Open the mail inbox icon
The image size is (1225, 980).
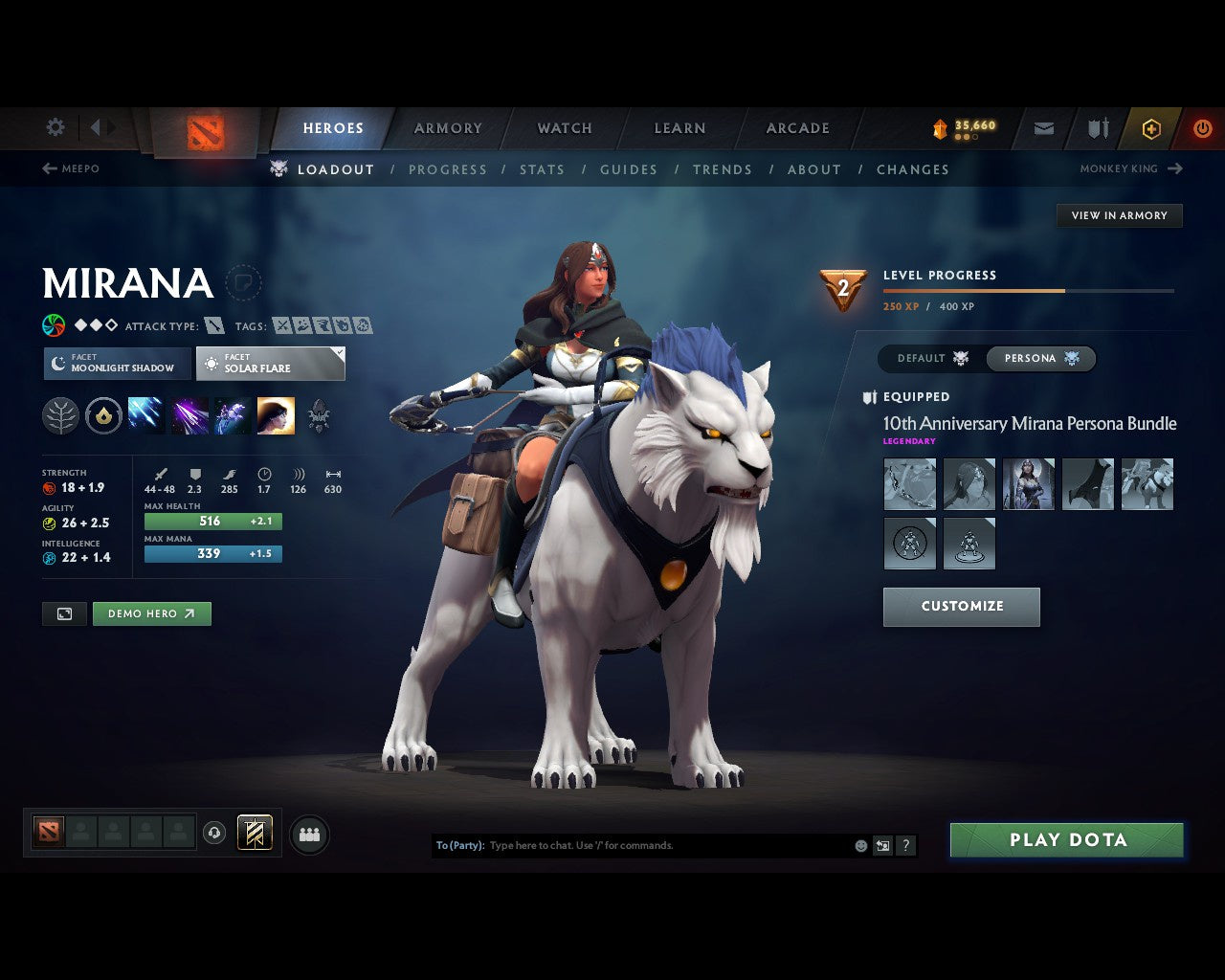pos(1043,128)
